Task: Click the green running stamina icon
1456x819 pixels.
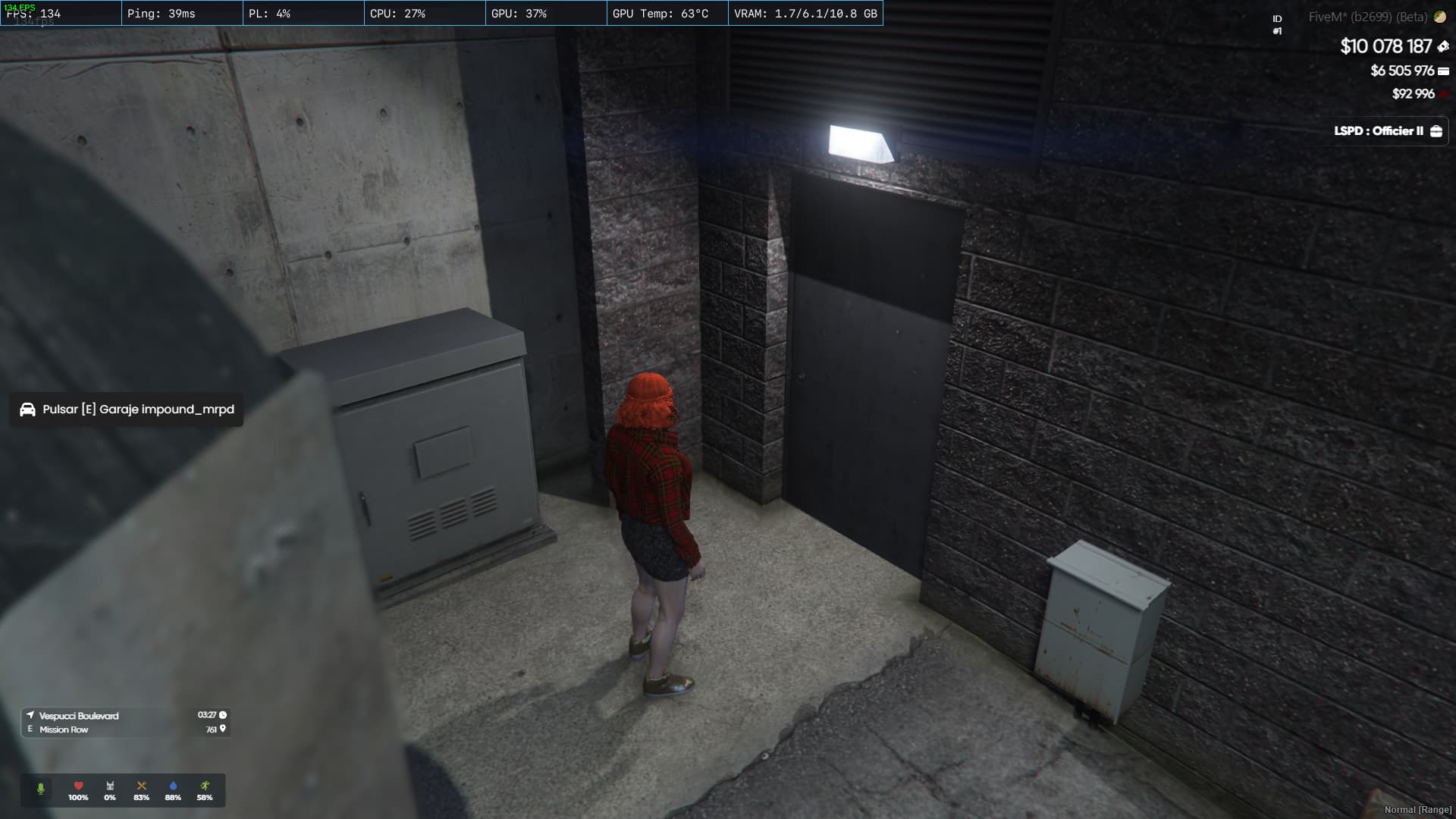Action: (203, 786)
